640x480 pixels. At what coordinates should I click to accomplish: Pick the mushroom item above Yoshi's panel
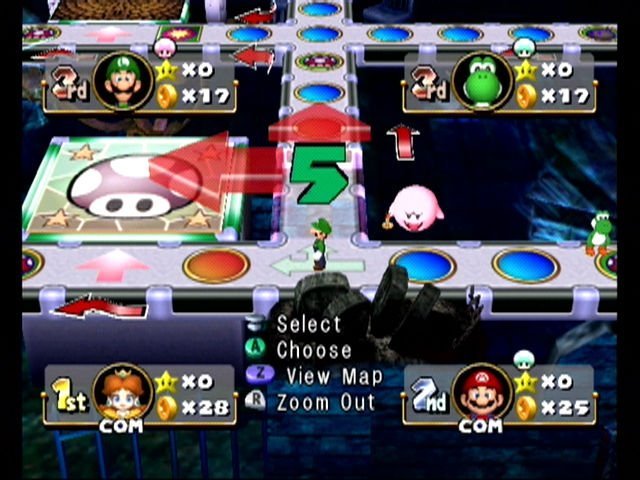point(525,46)
